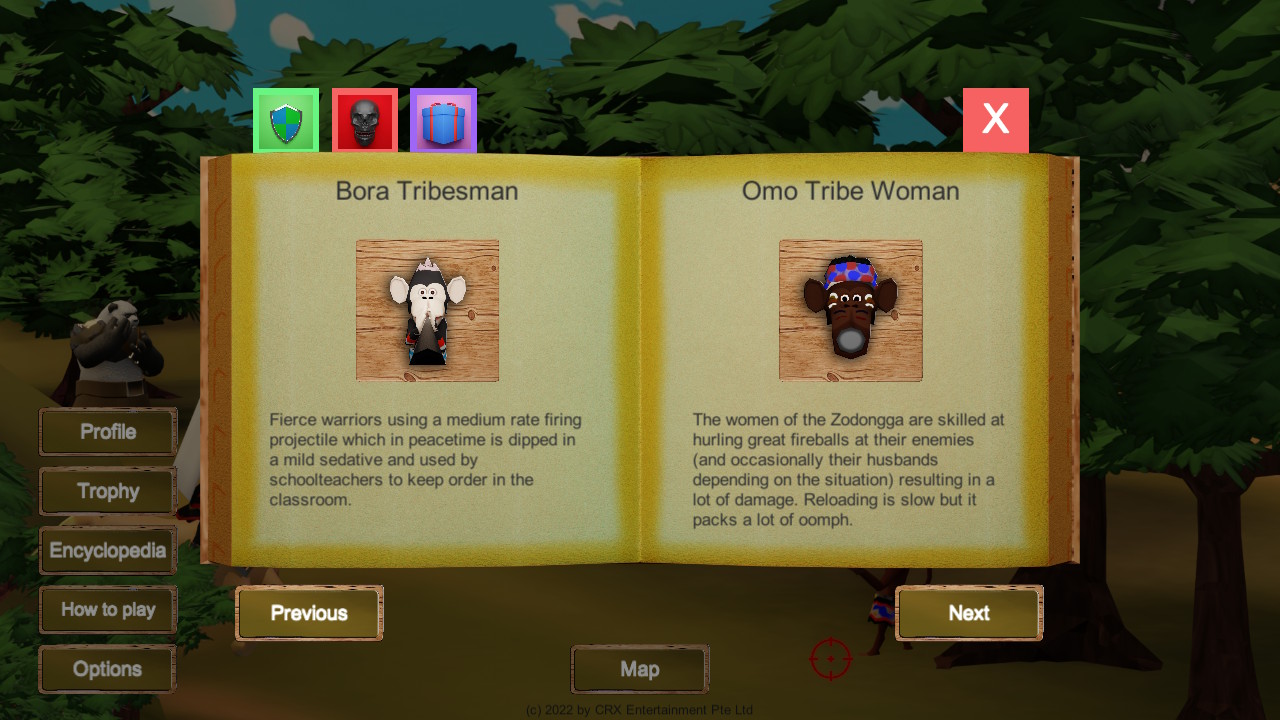Open the Options menu
Screen dimensions: 1280x720
(107, 669)
